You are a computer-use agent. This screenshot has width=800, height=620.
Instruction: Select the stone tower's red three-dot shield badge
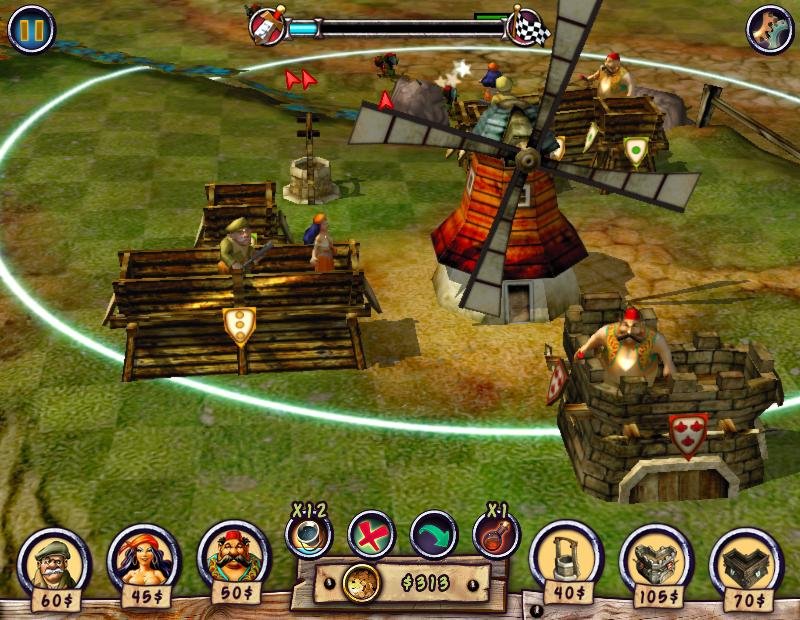point(688,432)
